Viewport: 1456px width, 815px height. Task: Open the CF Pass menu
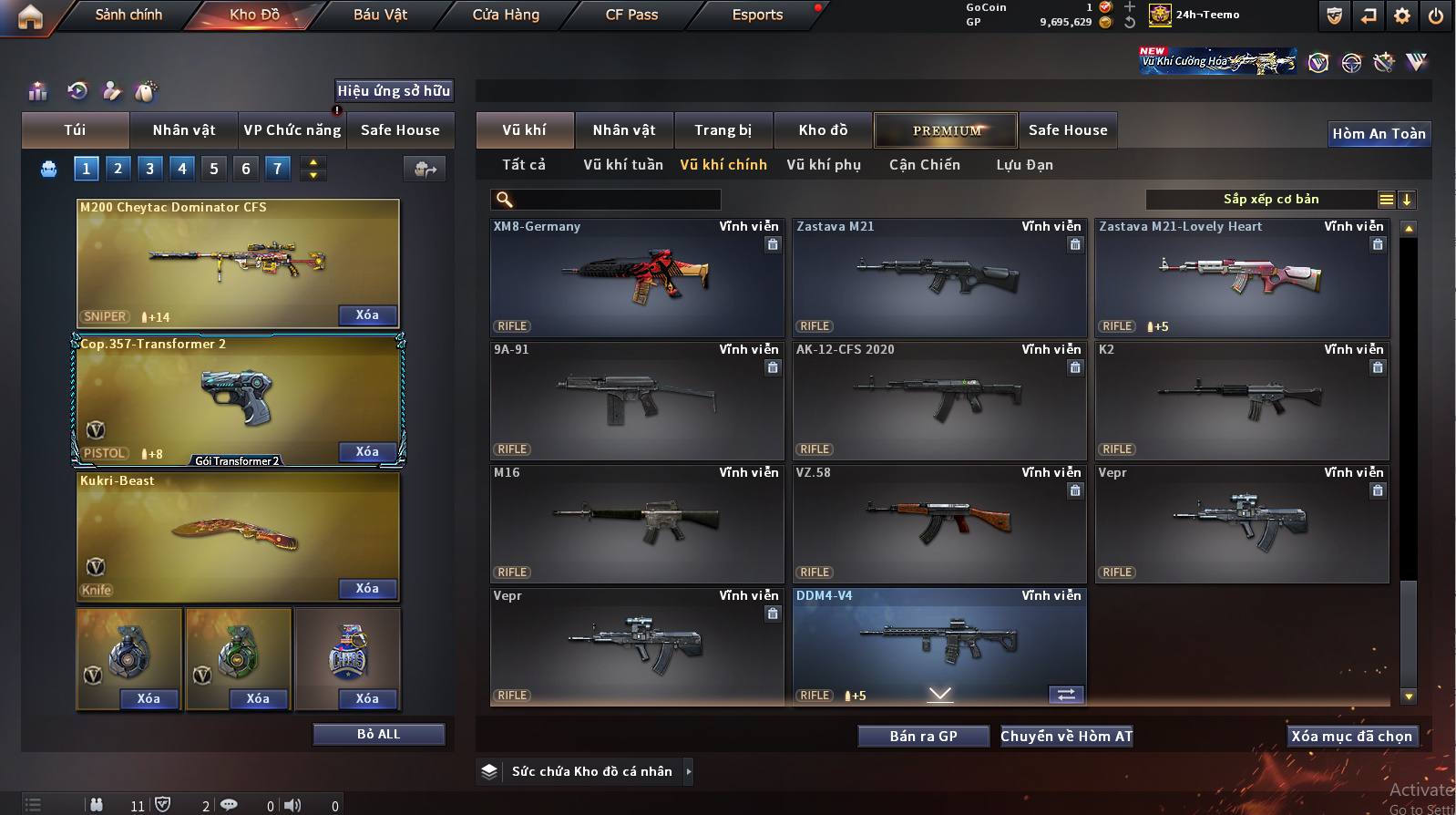click(631, 15)
